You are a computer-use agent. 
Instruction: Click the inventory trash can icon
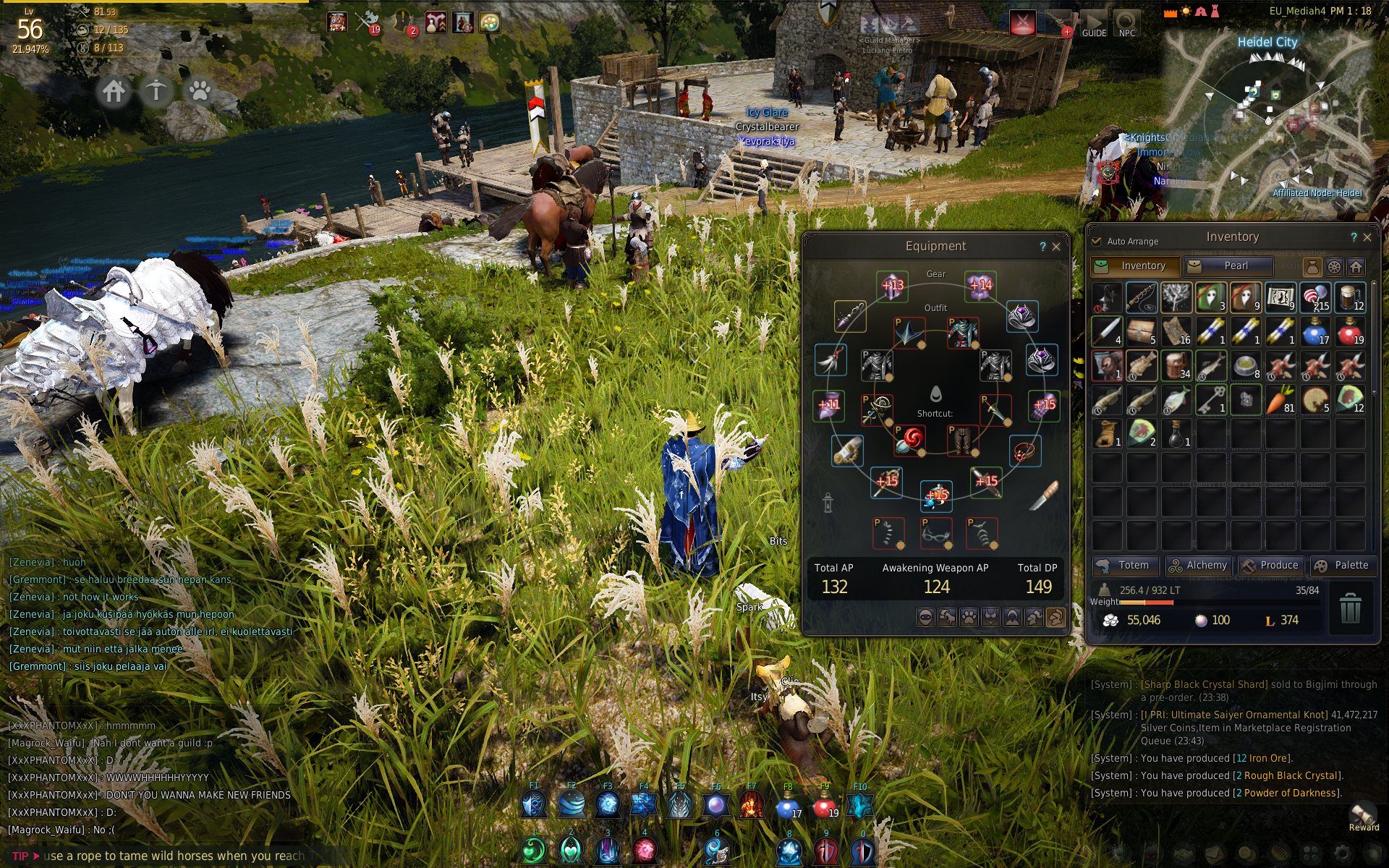[x=1350, y=608]
